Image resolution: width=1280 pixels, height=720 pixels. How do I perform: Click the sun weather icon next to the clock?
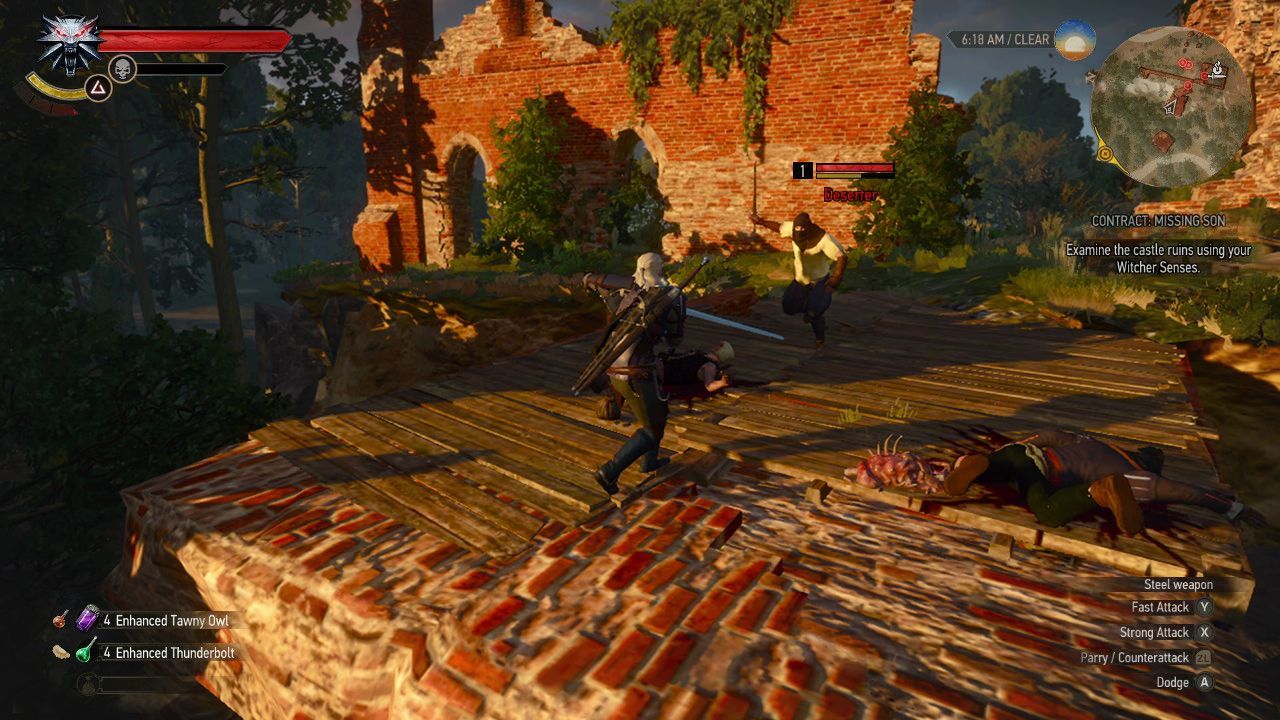(x=1076, y=41)
